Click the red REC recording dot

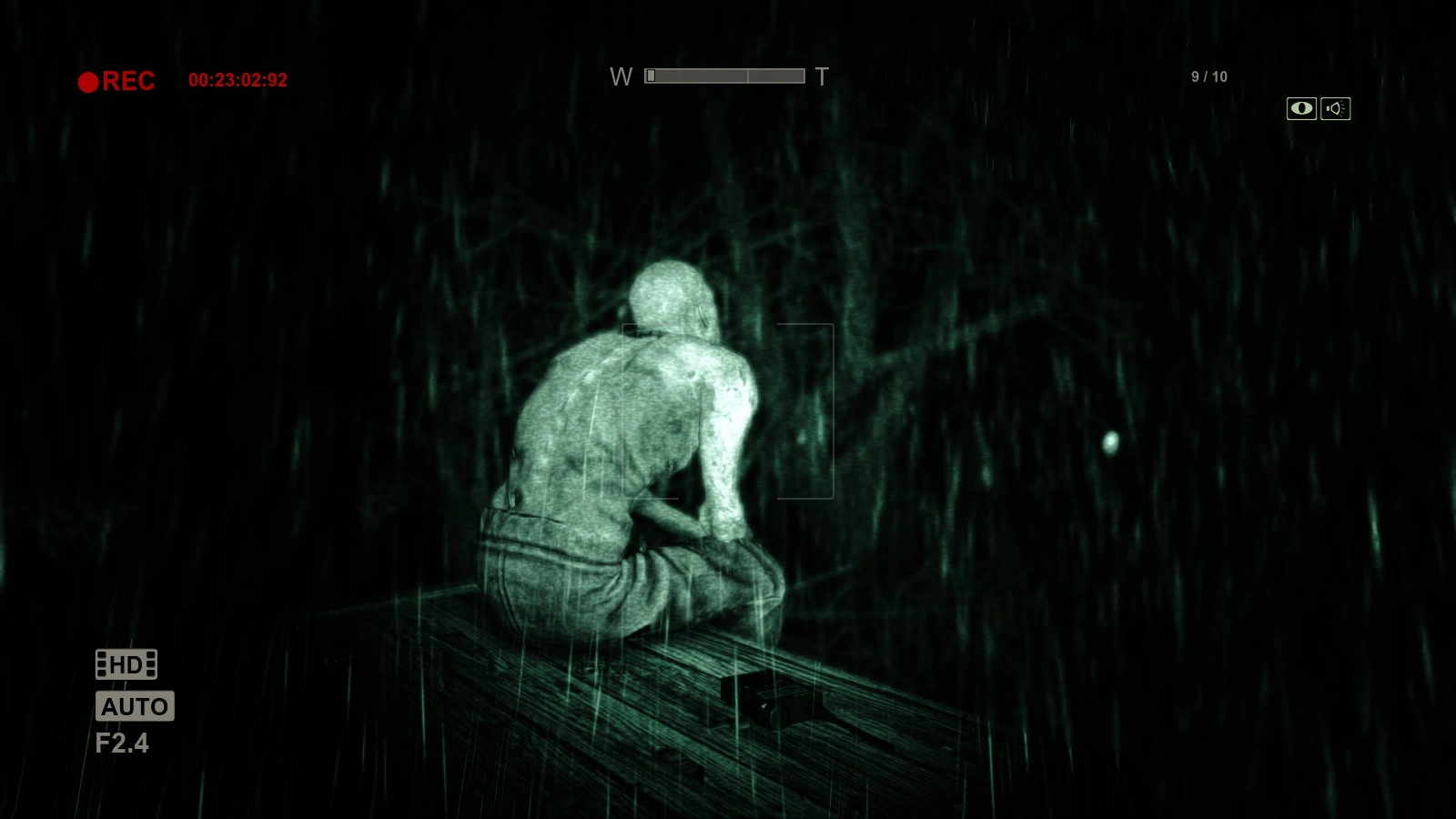88,81
